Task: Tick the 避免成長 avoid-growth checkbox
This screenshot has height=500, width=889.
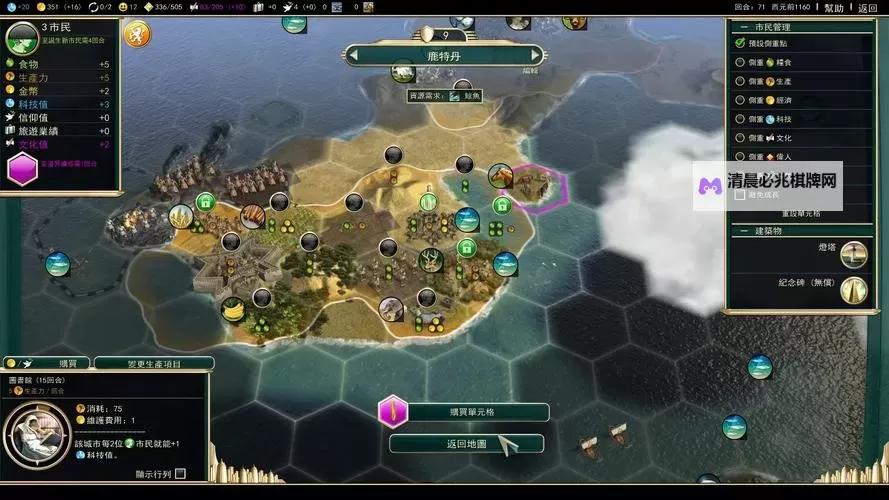Action: (740, 195)
